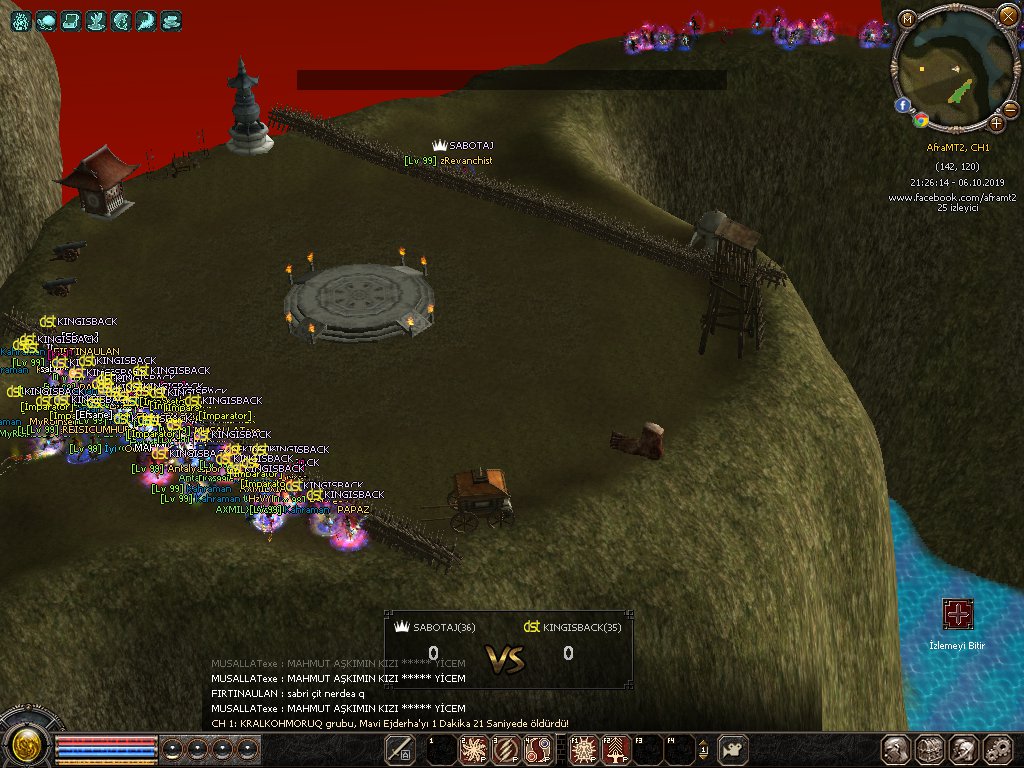Image resolution: width=1024 pixels, height=768 pixels.
Task: Open the Facebook icon on the minimap
Action: [903, 104]
